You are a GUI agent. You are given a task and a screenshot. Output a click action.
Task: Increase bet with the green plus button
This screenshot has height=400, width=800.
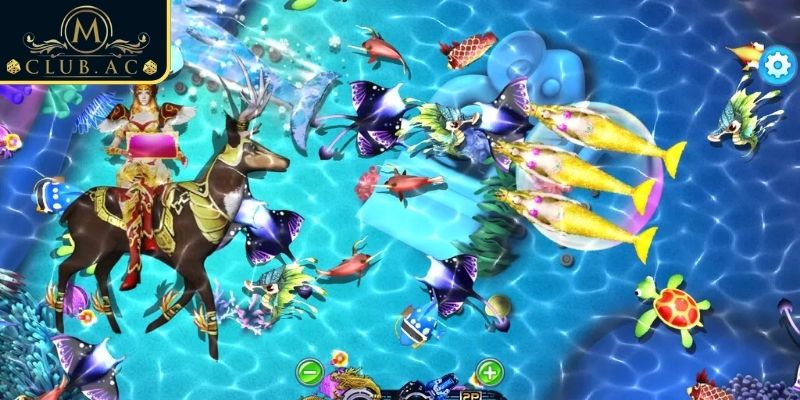pos(488,373)
